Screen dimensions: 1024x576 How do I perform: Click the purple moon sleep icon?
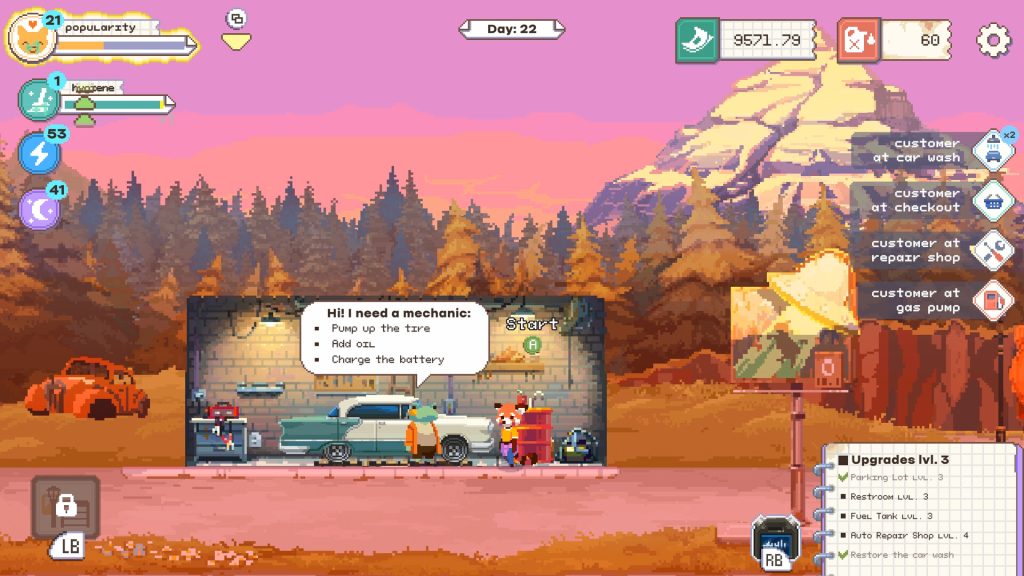(x=38, y=208)
